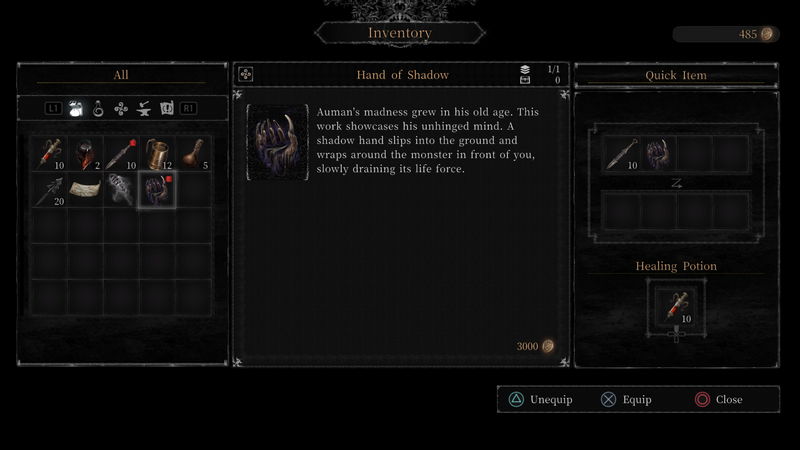Select the healing potion syringe in the inventory grid
Image resolution: width=800 pixels, height=450 pixels.
(49, 154)
